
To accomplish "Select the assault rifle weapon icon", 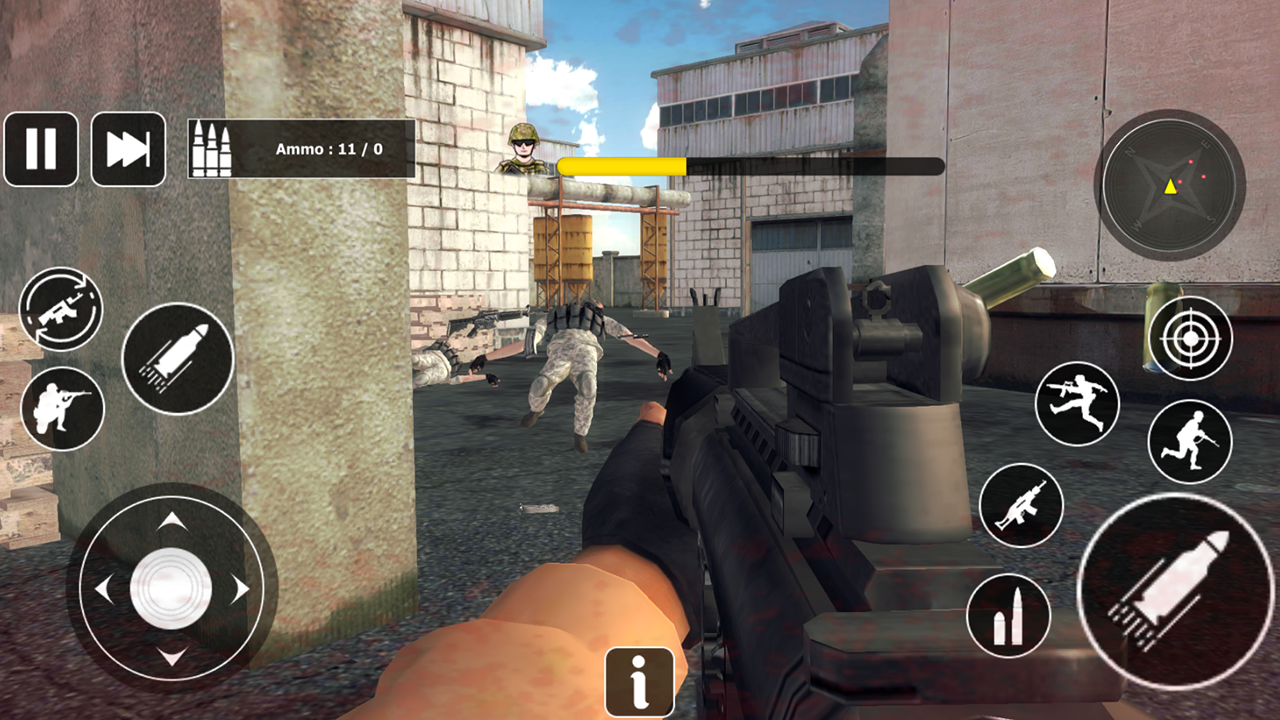I will pos(1022,505).
